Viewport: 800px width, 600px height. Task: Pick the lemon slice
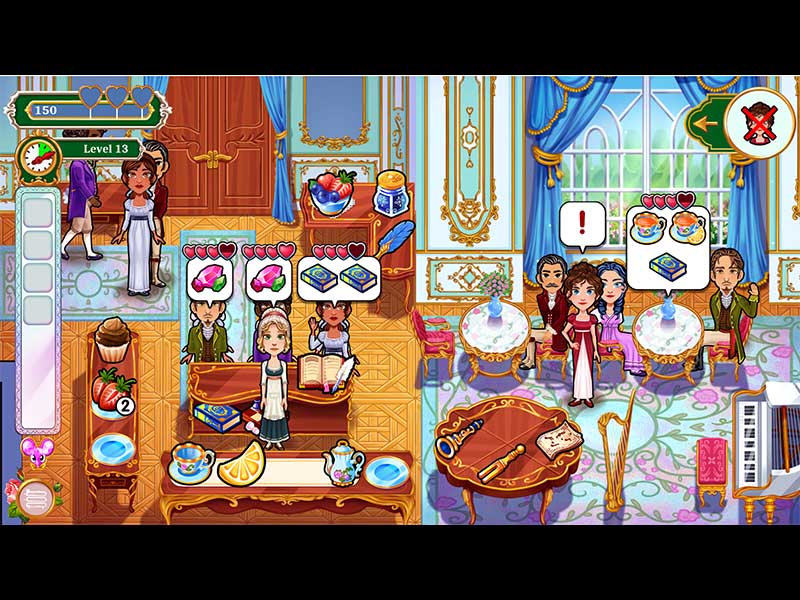pyautogui.click(x=242, y=463)
